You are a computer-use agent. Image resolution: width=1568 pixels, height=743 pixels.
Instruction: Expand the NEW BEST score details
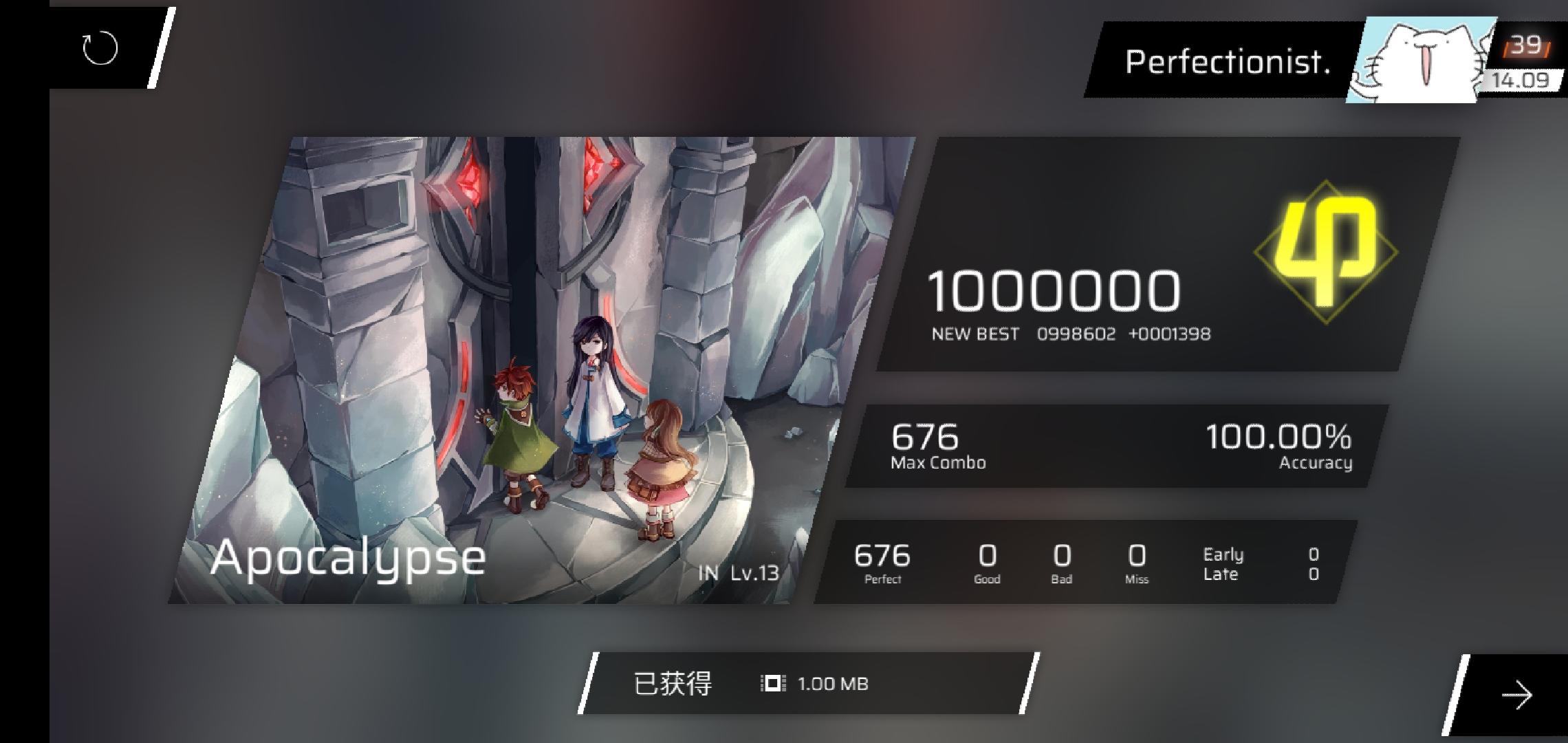point(1072,334)
